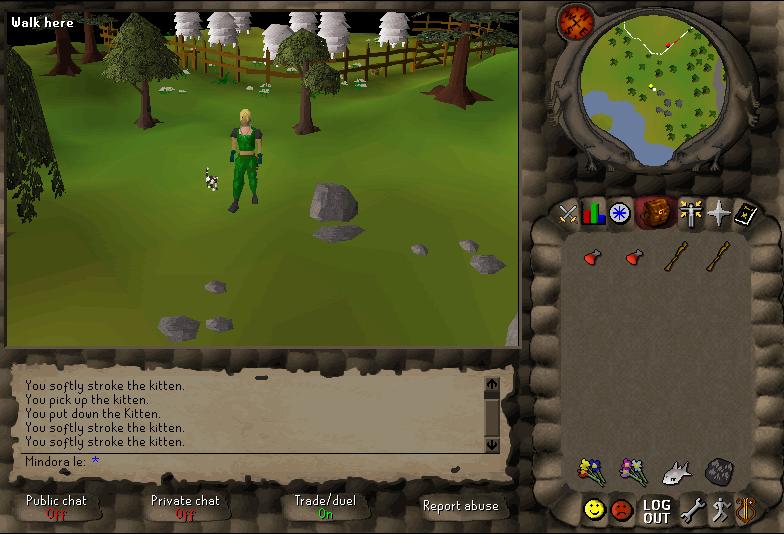Image resolution: width=784 pixels, height=534 pixels.
Task: Open the Report abuse dialog
Action: point(460,506)
